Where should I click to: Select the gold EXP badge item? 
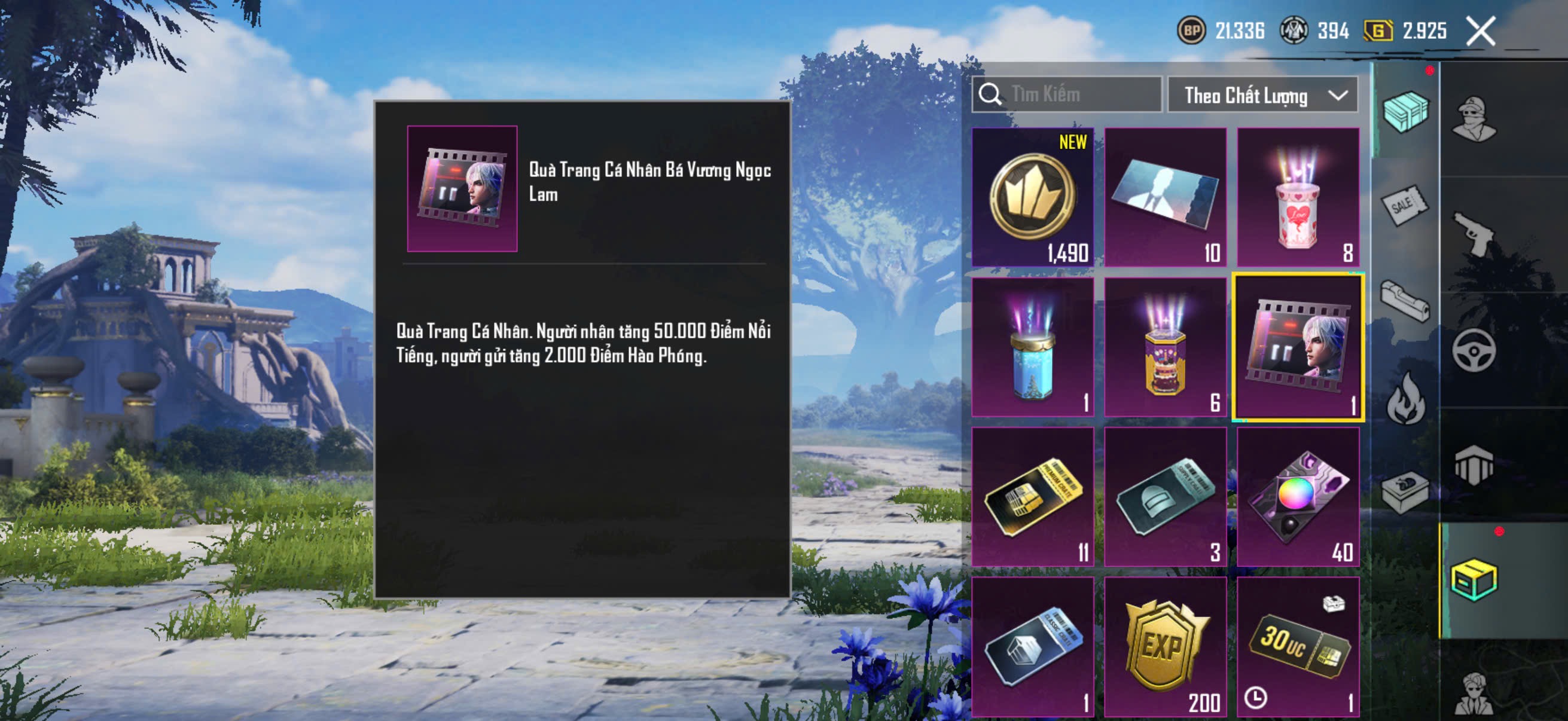tap(1165, 647)
